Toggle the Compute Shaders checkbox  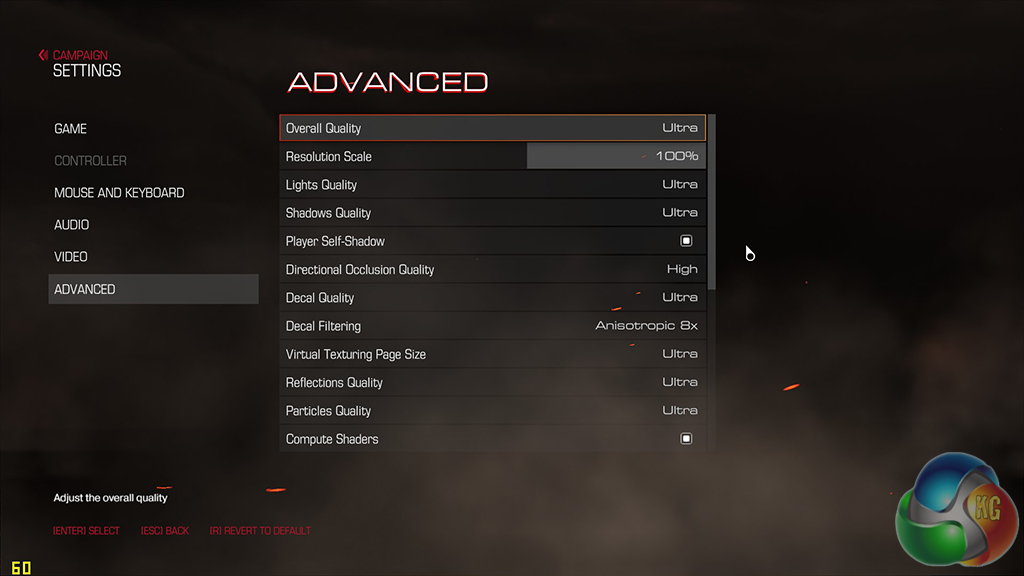click(x=686, y=439)
